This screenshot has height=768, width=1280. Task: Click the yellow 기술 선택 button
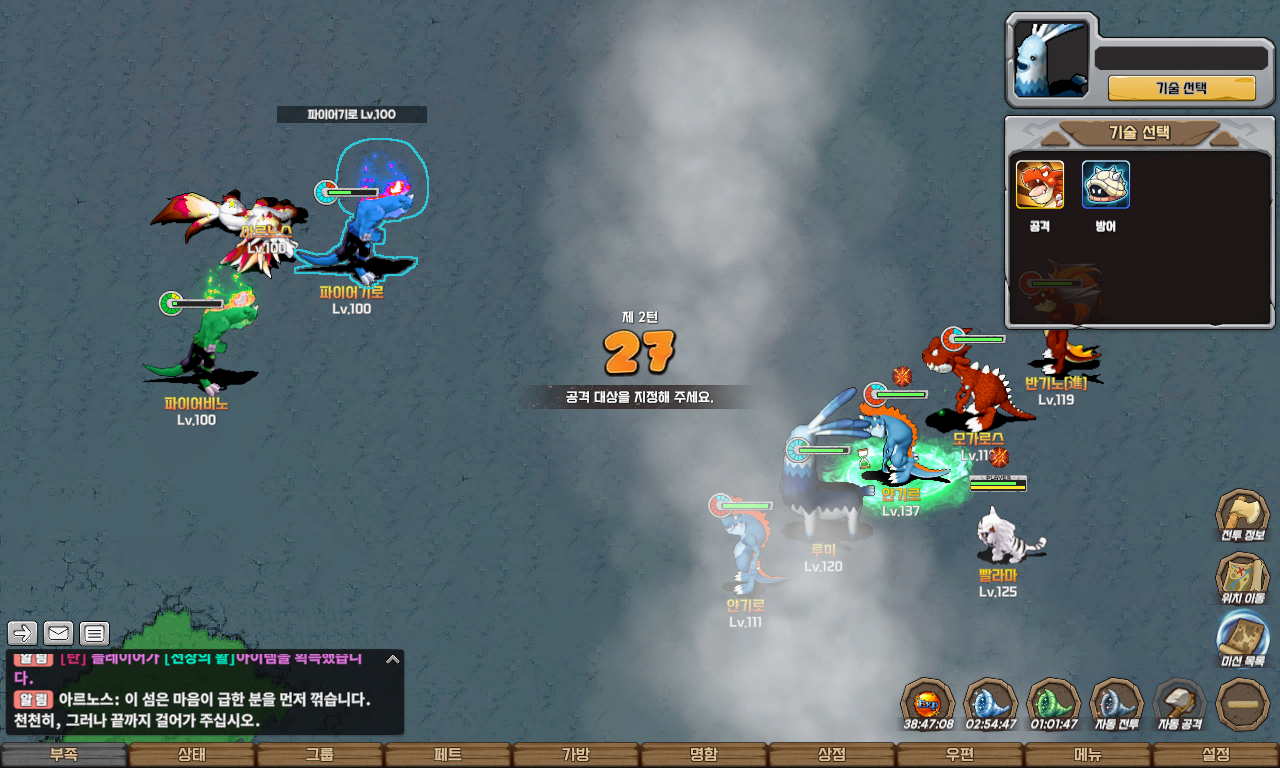[x=1181, y=88]
